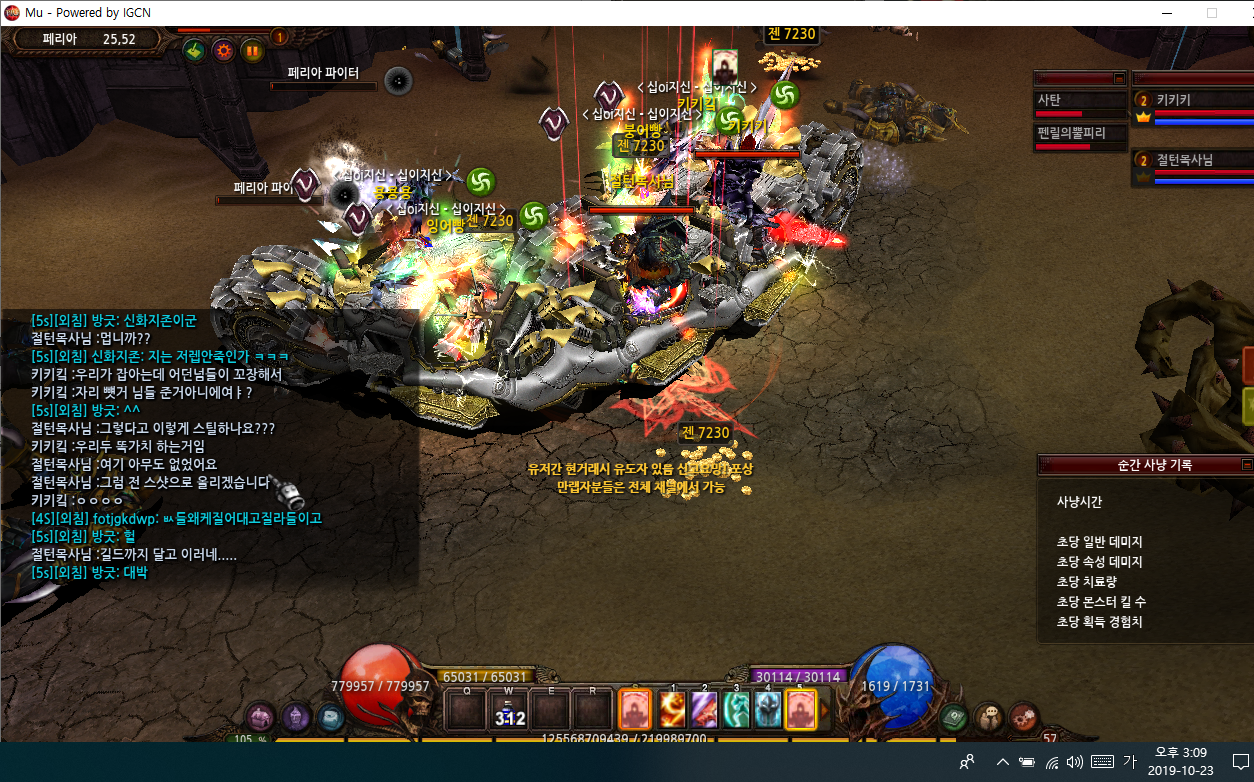This screenshot has width=1254, height=782.
Task: Choose the steel helmet skill in slot 4
Action: pyautogui.click(x=767, y=710)
